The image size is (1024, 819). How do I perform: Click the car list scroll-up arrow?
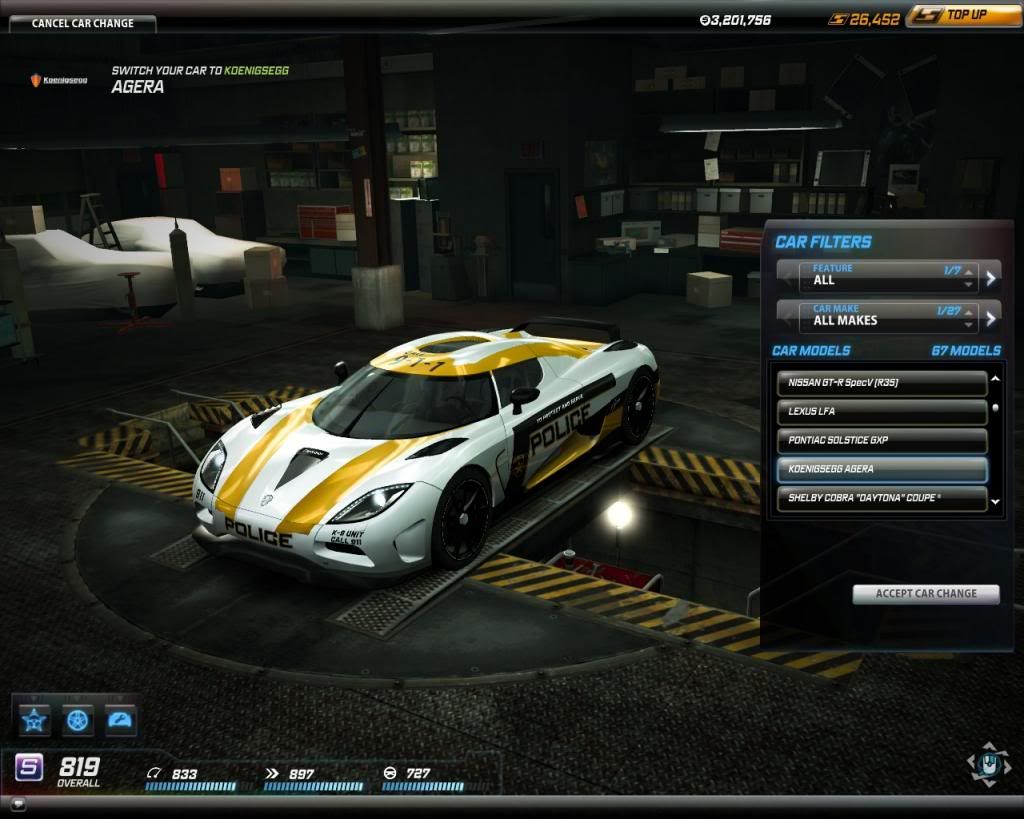(995, 380)
